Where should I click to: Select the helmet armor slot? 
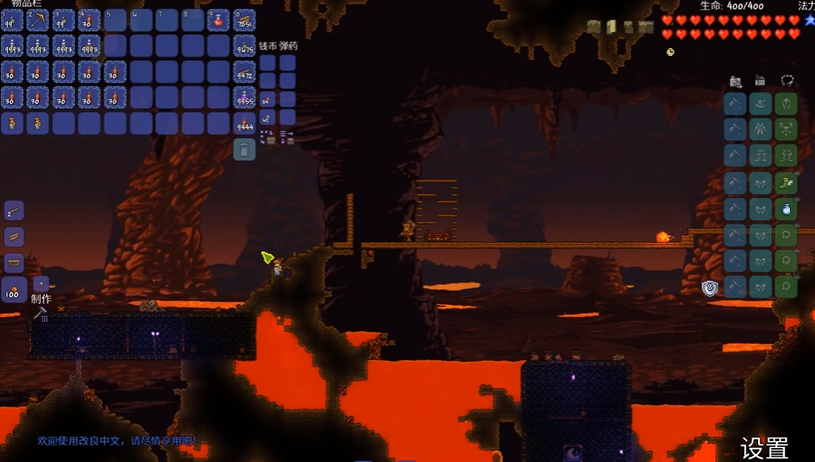point(787,104)
